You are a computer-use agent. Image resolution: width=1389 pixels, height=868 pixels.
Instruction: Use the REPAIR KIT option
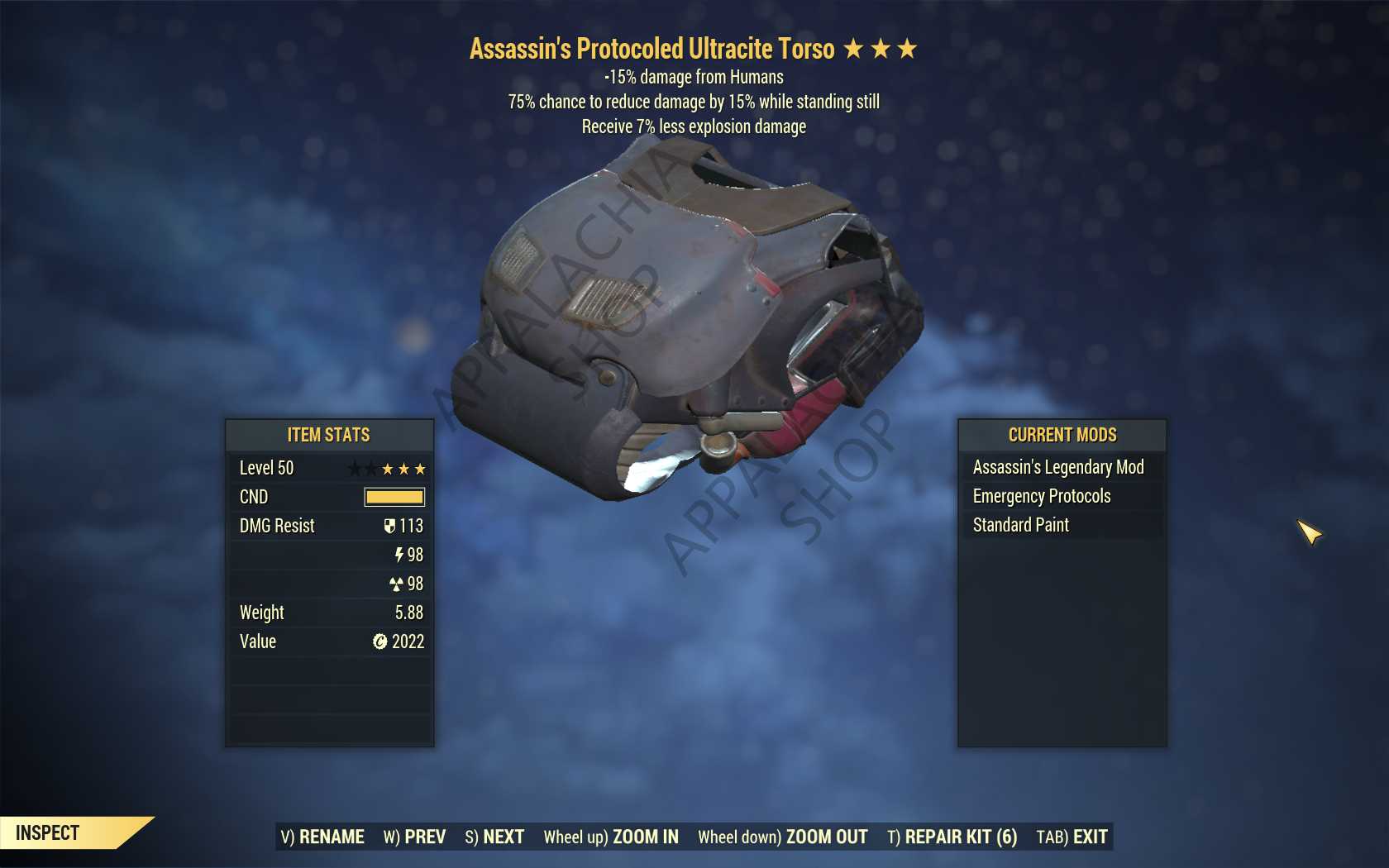[x=952, y=837]
